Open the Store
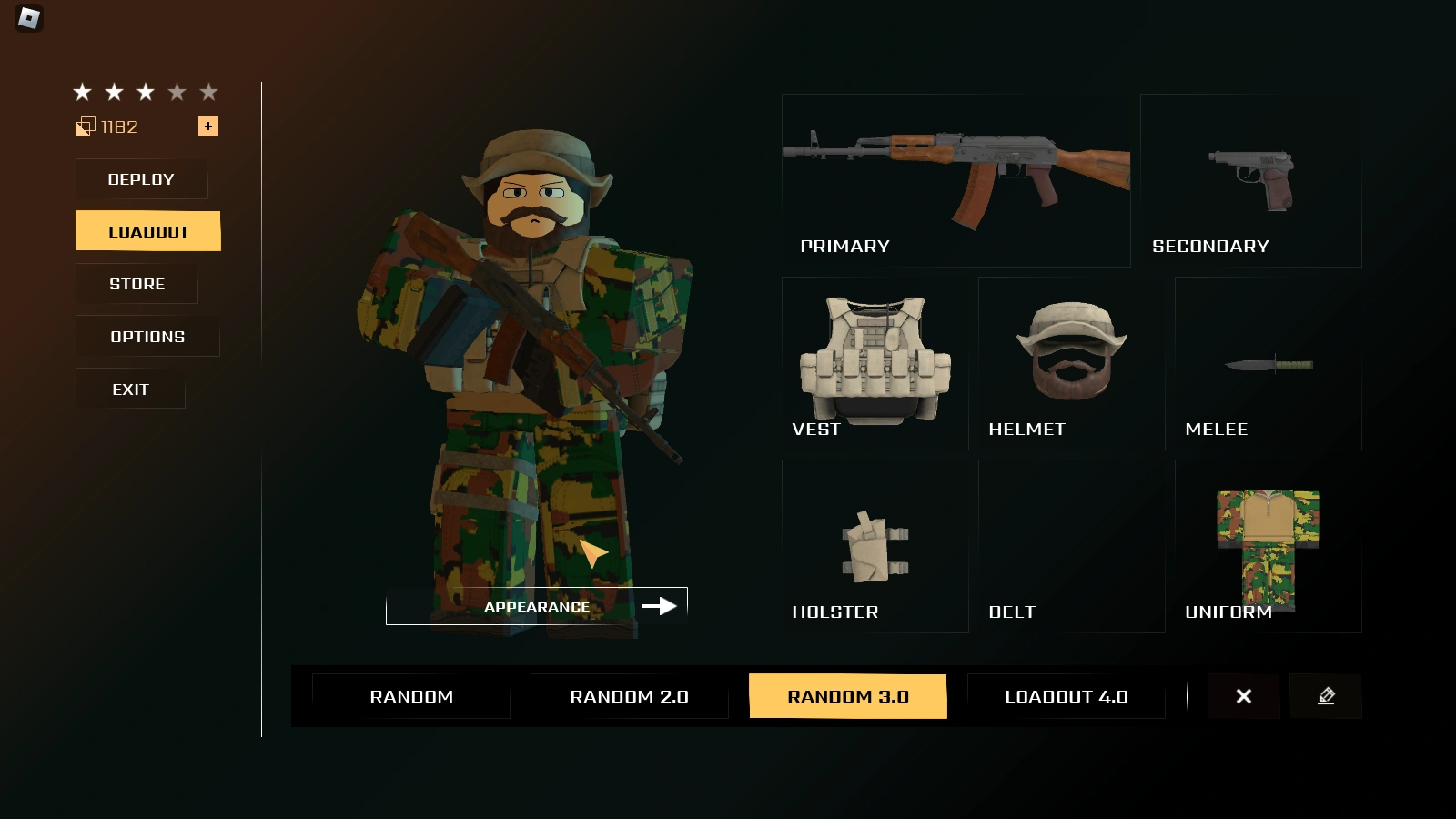The height and width of the screenshot is (819, 1456). coord(136,283)
